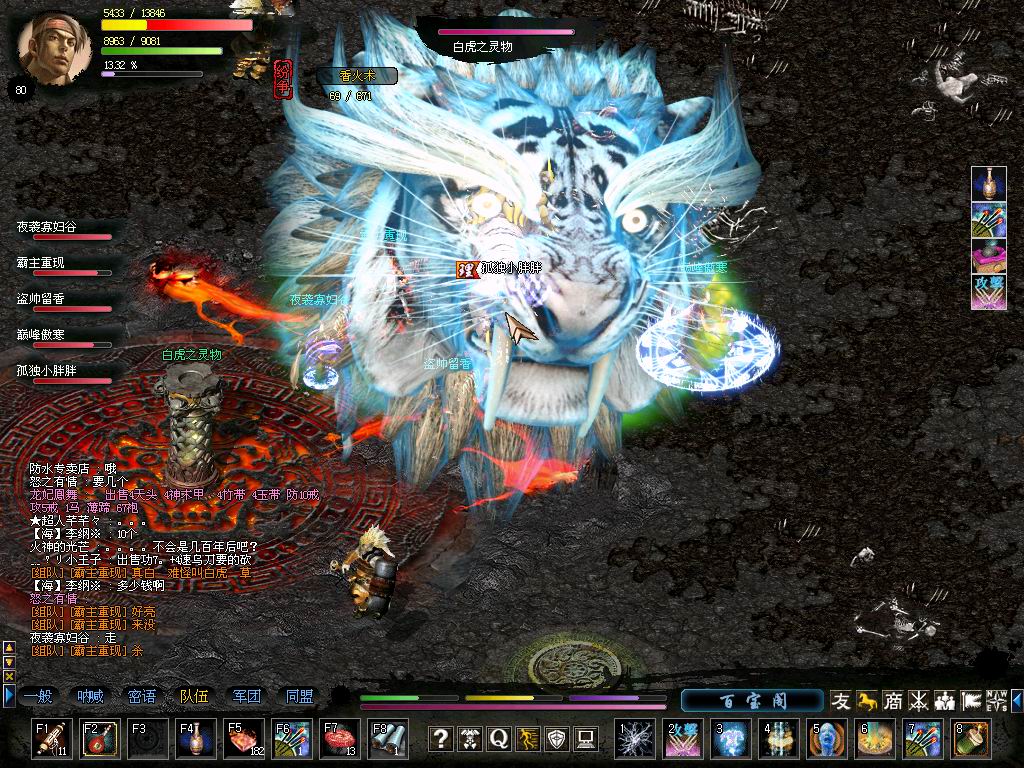Use the F1 scroll item slot
Image resolution: width=1024 pixels, height=768 pixels.
tap(51, 739)
